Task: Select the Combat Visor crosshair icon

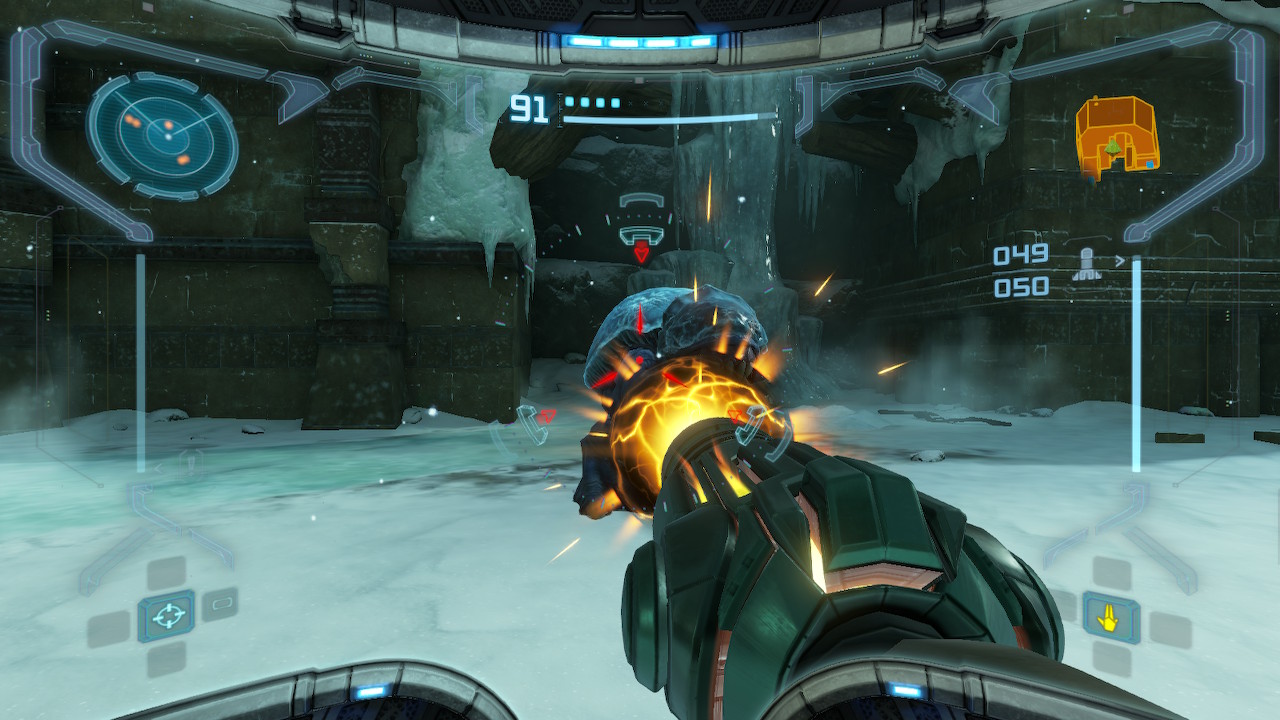Action: (x=167, y=616)
